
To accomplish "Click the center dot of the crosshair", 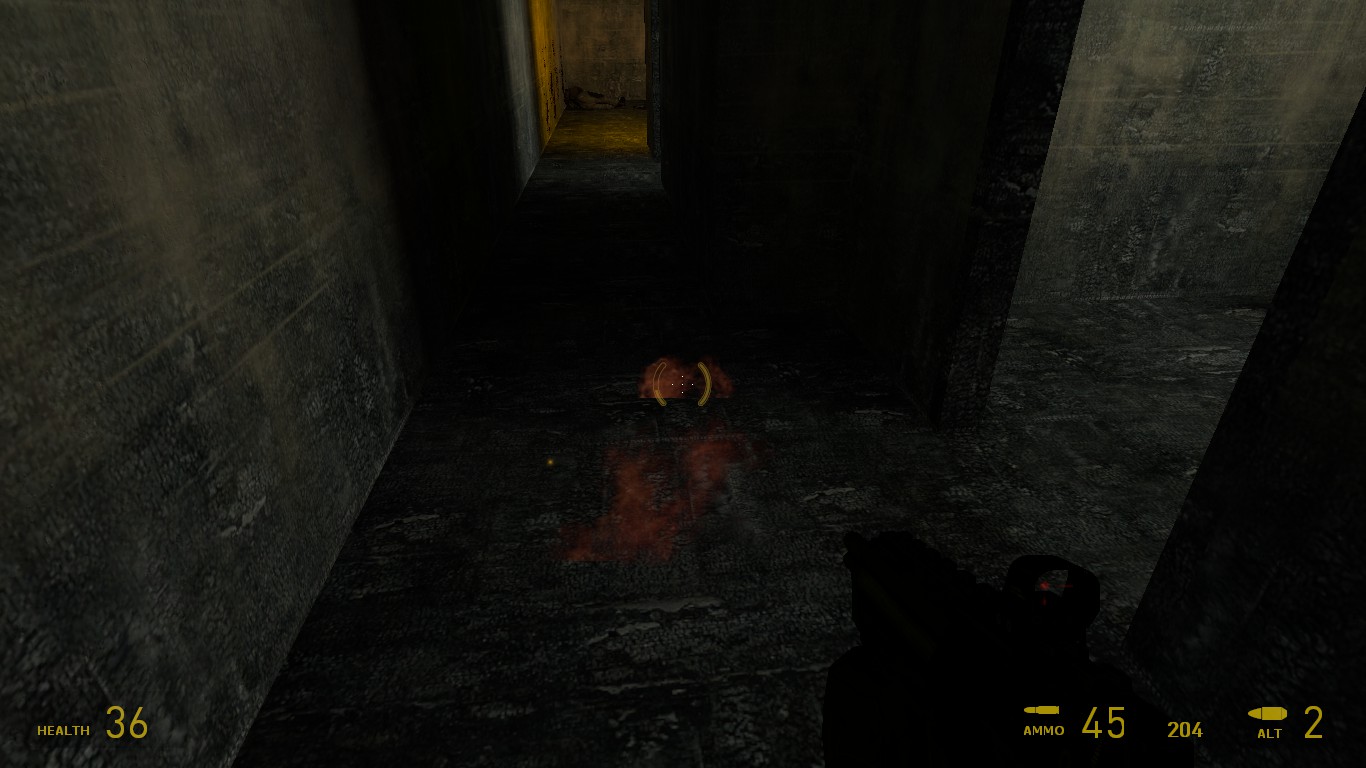I will coord(683,383).
